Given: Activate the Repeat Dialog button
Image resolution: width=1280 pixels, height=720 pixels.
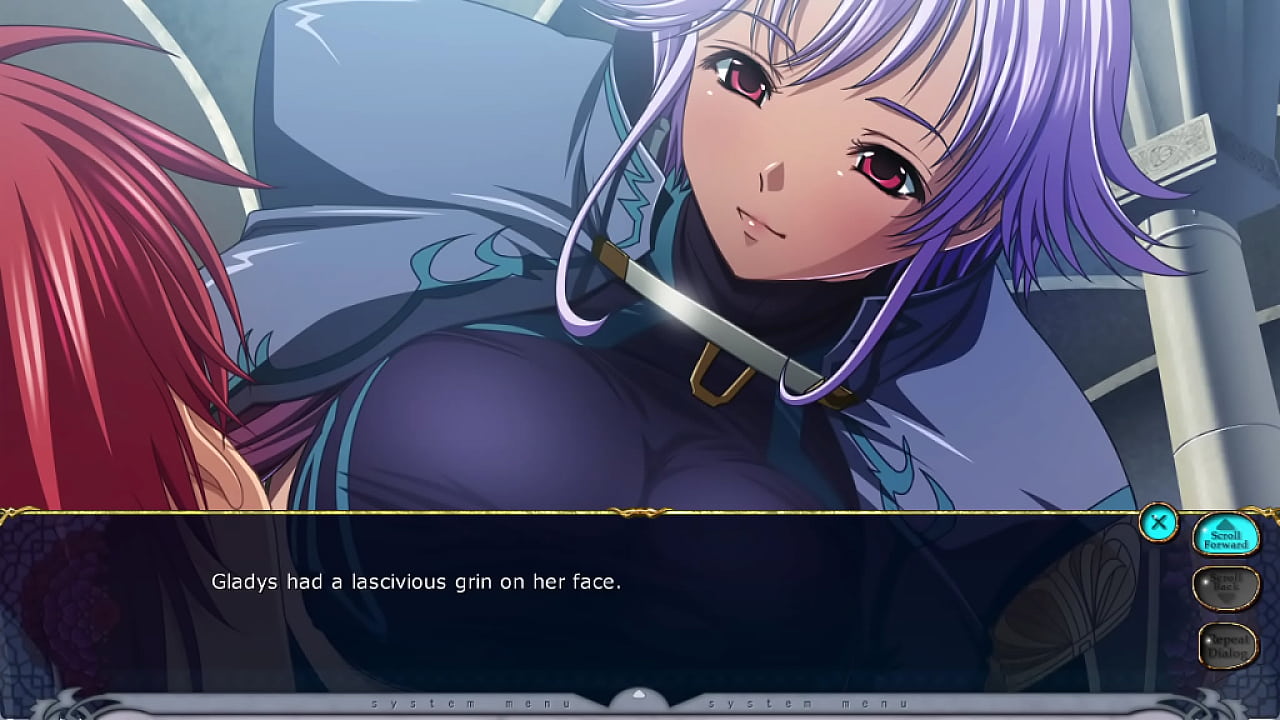Looking at the screenshot, I should 1227,645.
